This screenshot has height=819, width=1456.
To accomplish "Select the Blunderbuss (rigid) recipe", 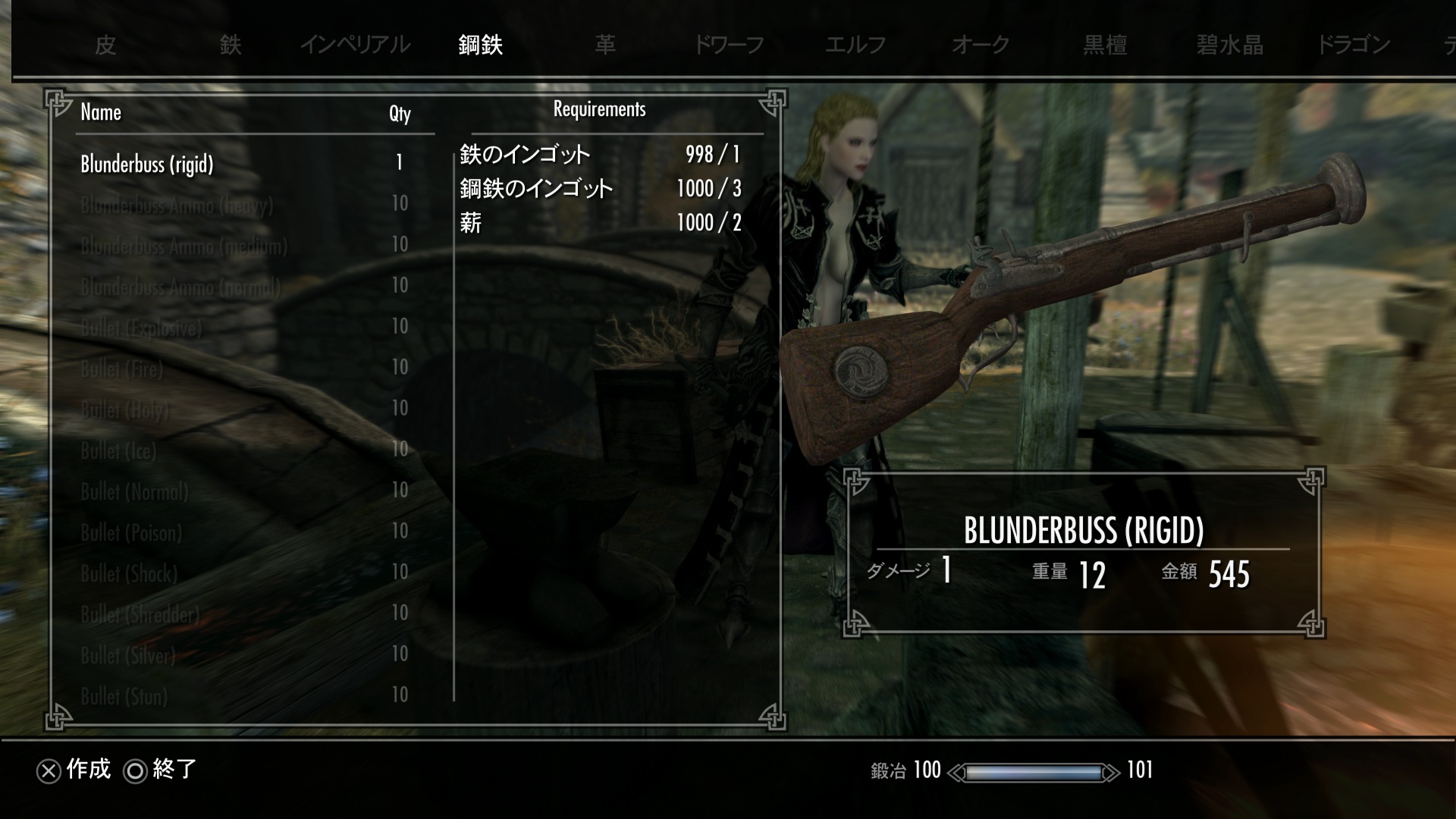I will pos(147,164).
